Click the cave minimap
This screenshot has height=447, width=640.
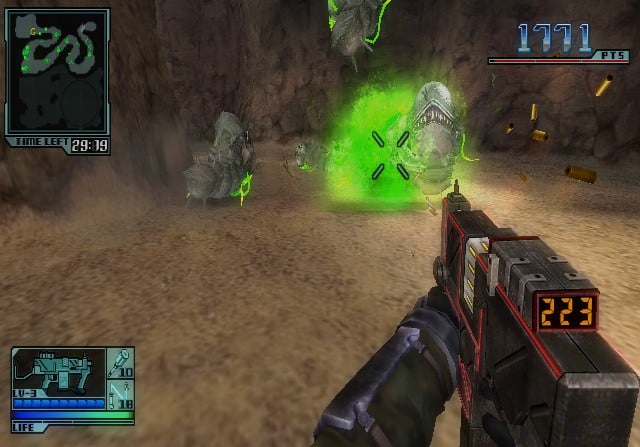[x=57, y=73]
